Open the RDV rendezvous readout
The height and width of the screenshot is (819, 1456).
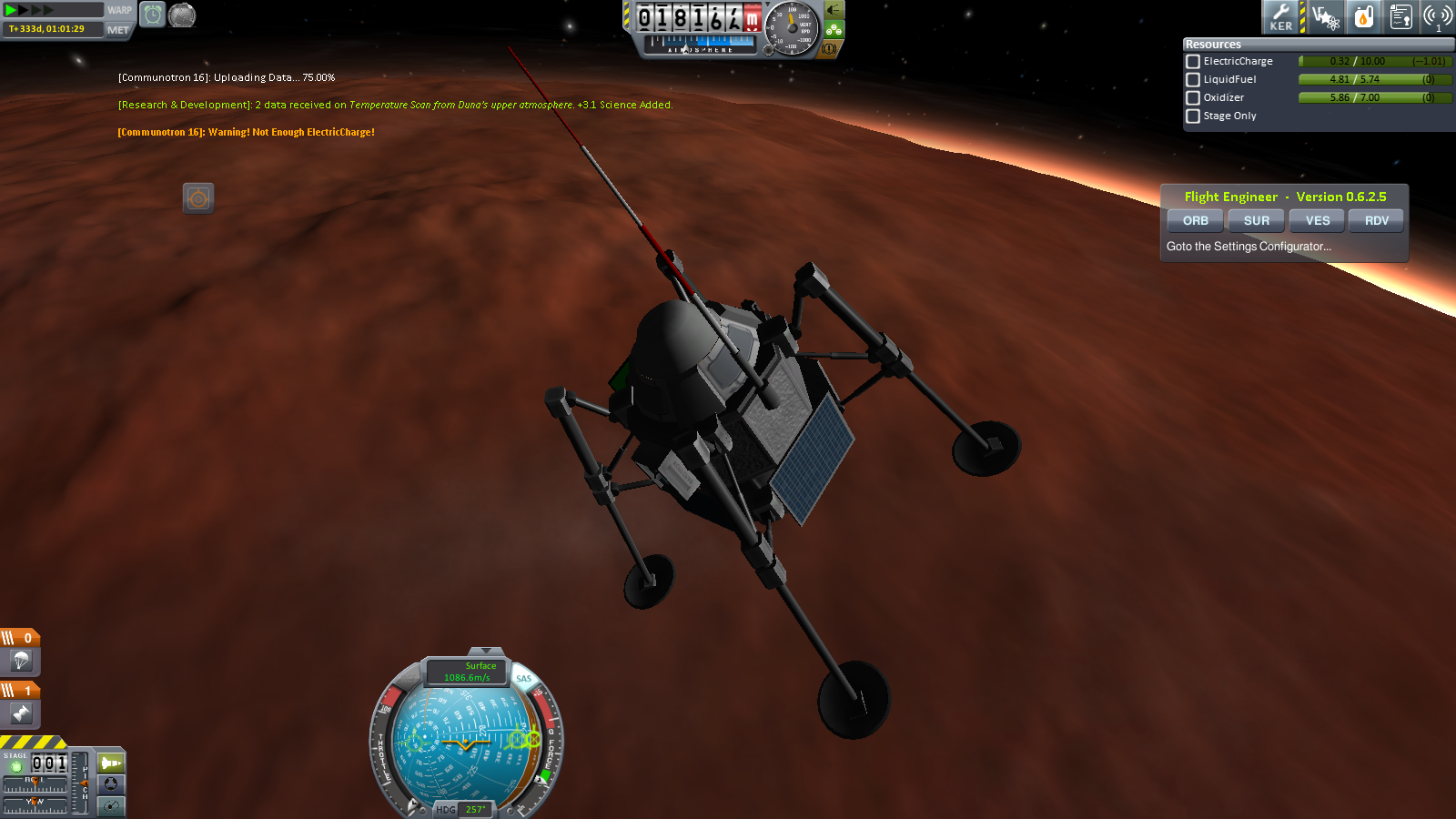click(1376, 221)
